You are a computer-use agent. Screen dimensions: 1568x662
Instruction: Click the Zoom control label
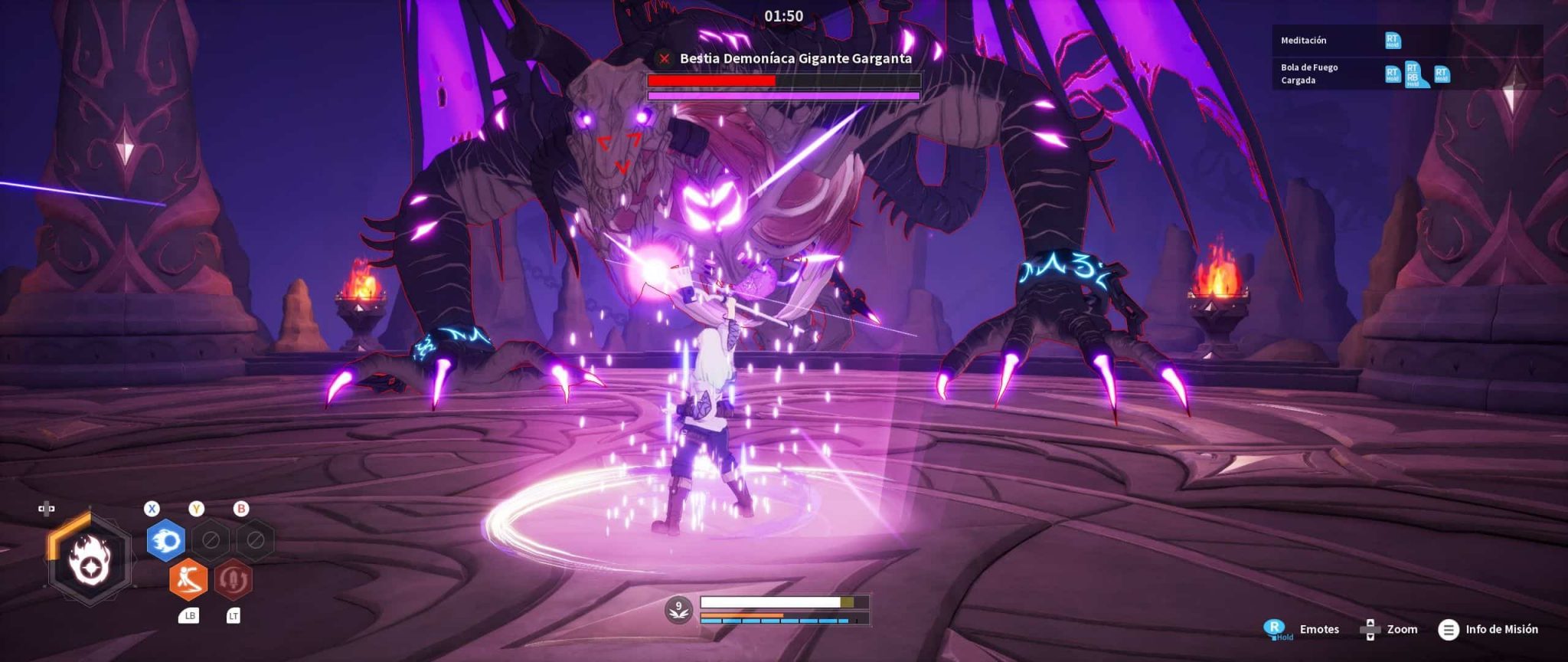point(1401,629)
